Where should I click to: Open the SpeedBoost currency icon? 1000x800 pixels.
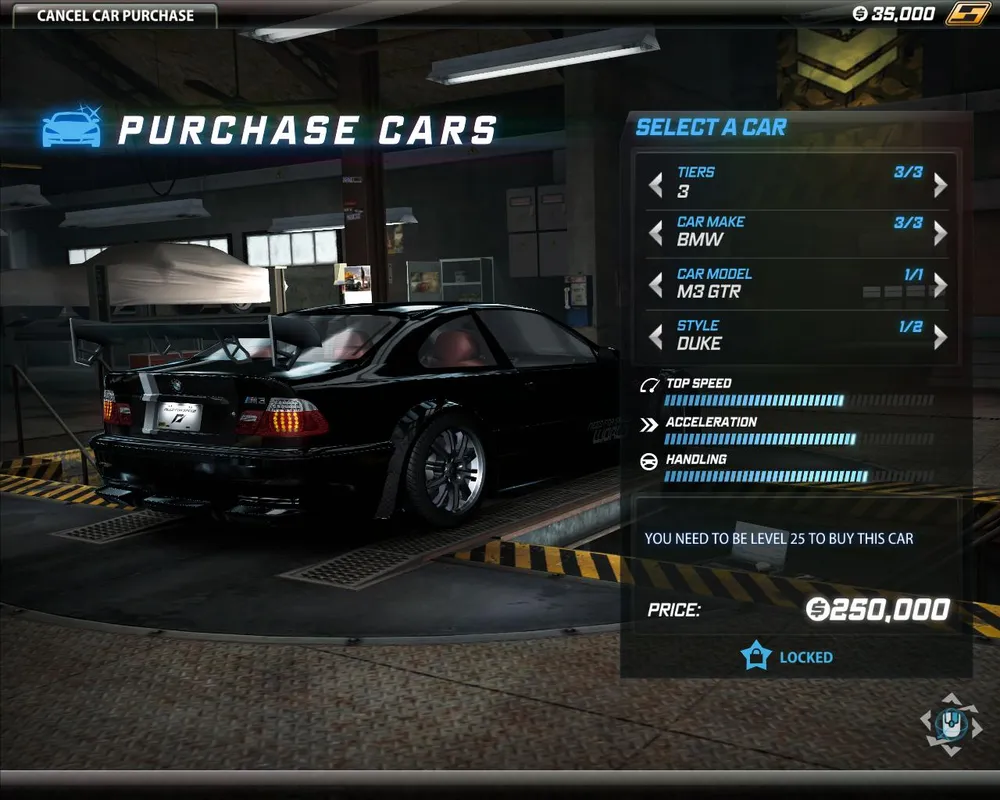[966, 14]
